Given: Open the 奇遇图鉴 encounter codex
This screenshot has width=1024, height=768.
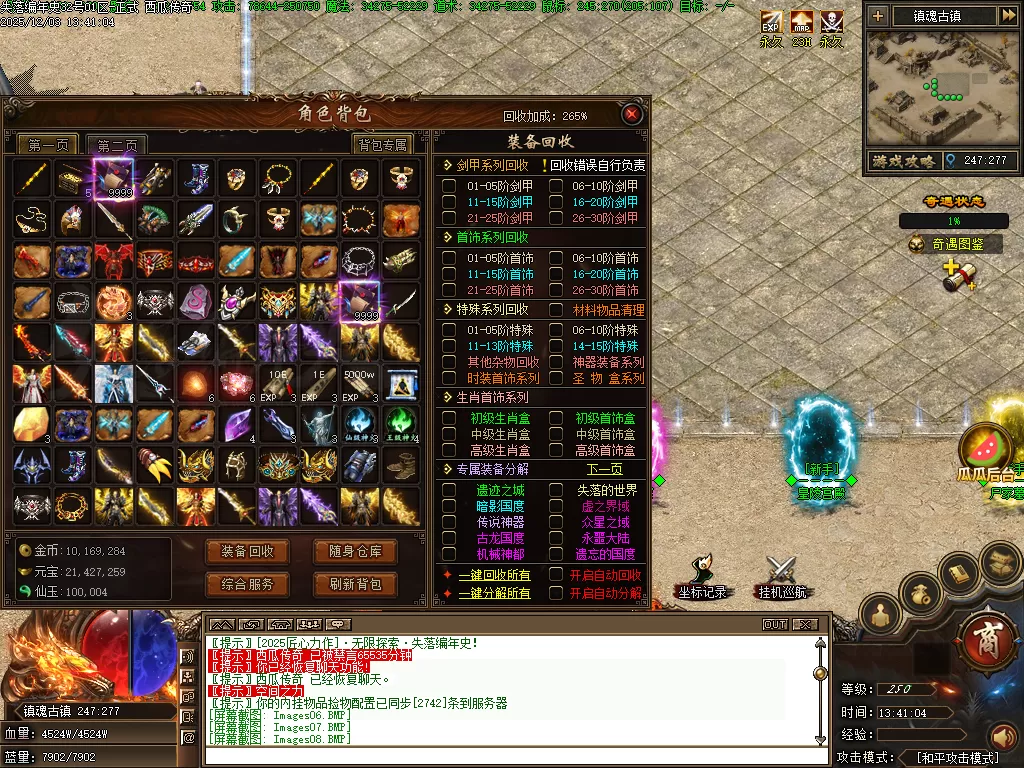Looking at the screenshot, I should 954,243.
